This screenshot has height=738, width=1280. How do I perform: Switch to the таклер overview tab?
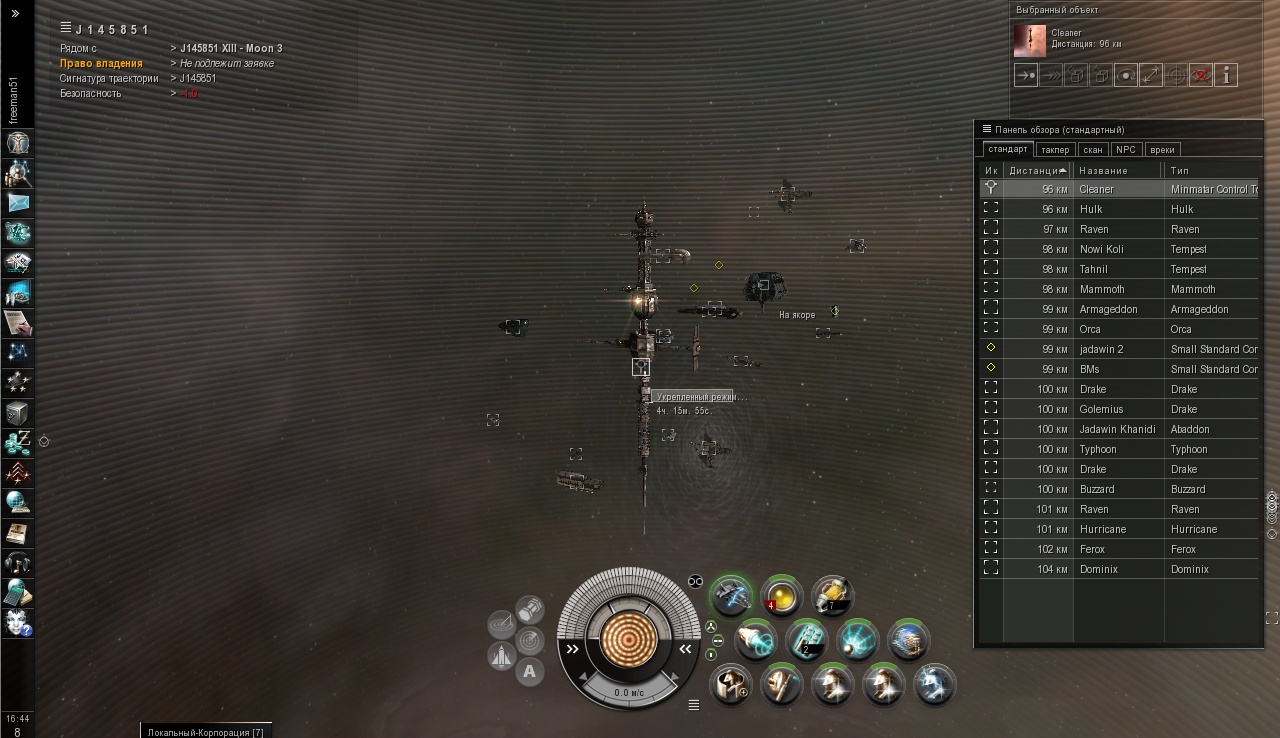pos(1055,150)
